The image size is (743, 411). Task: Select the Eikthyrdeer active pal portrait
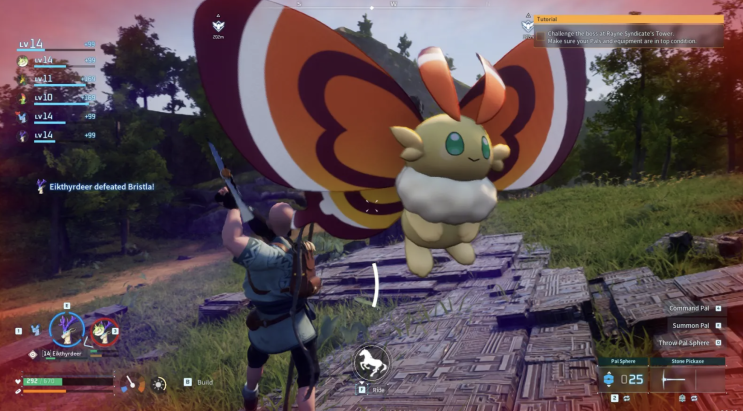point(67,329)
